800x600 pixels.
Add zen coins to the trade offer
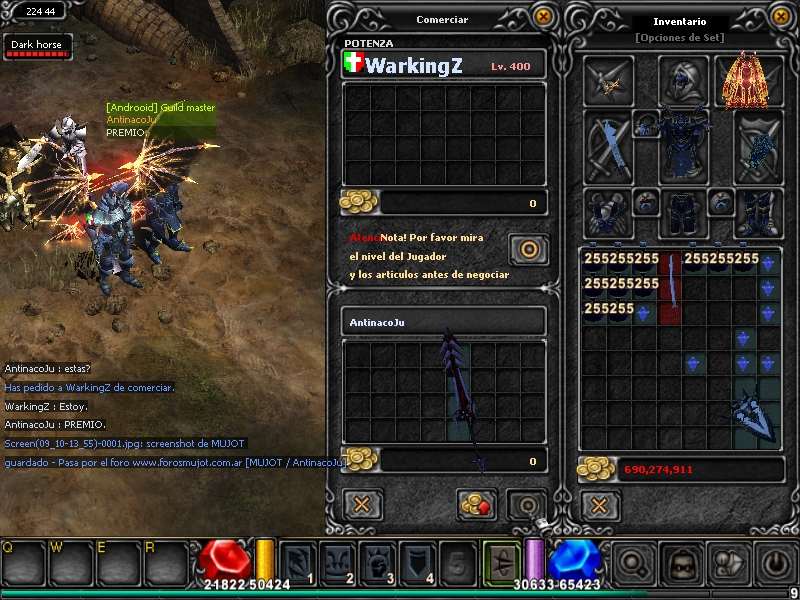click(x=476, y=503)
